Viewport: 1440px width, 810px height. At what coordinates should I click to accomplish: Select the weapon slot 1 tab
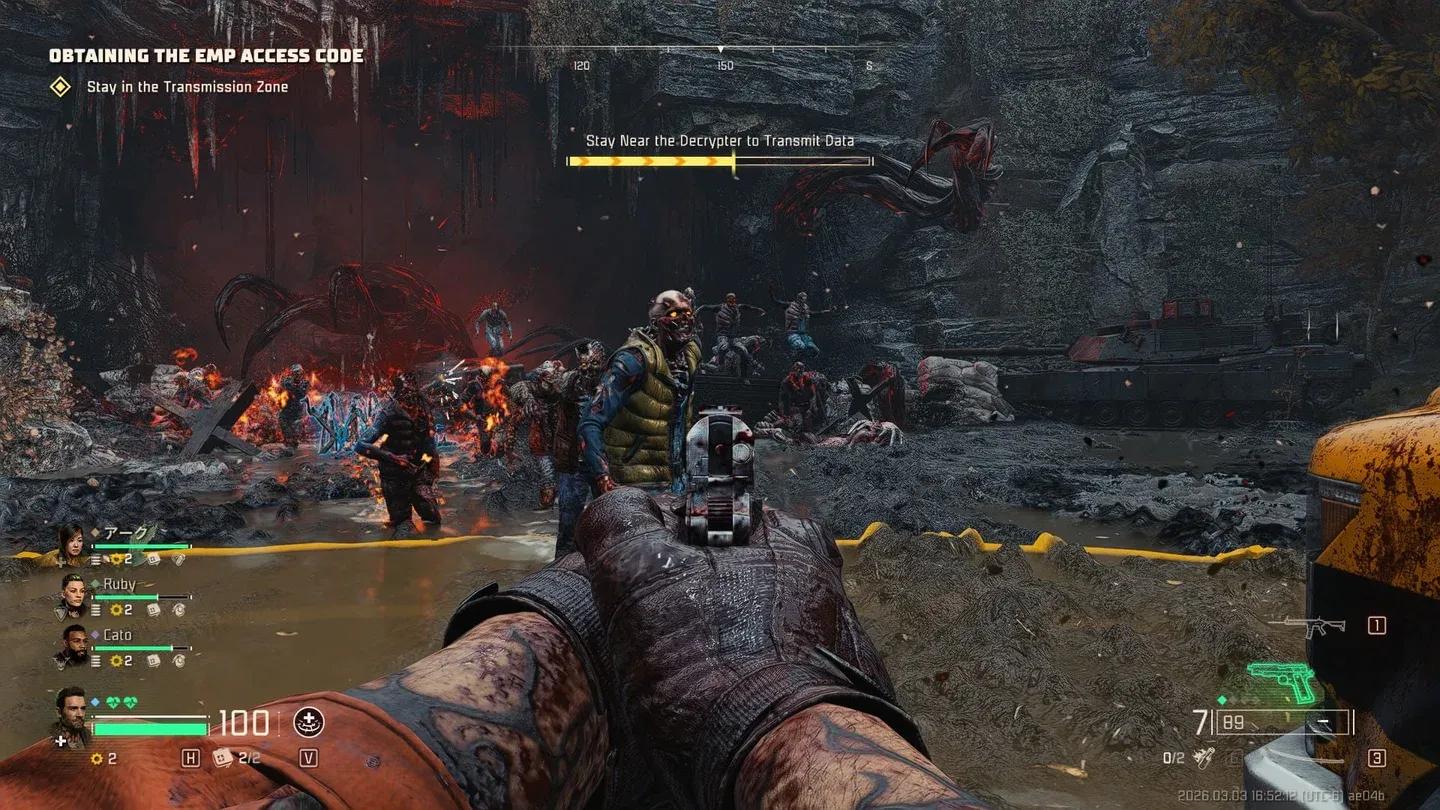[1377, 627]
